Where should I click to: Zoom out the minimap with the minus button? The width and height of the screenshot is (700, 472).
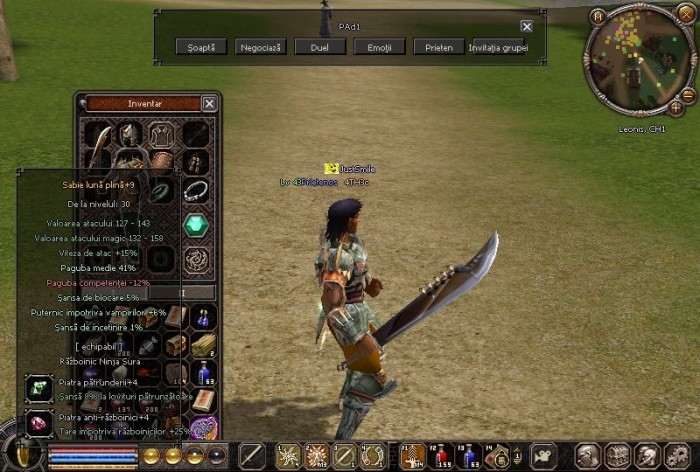[688, 94]
